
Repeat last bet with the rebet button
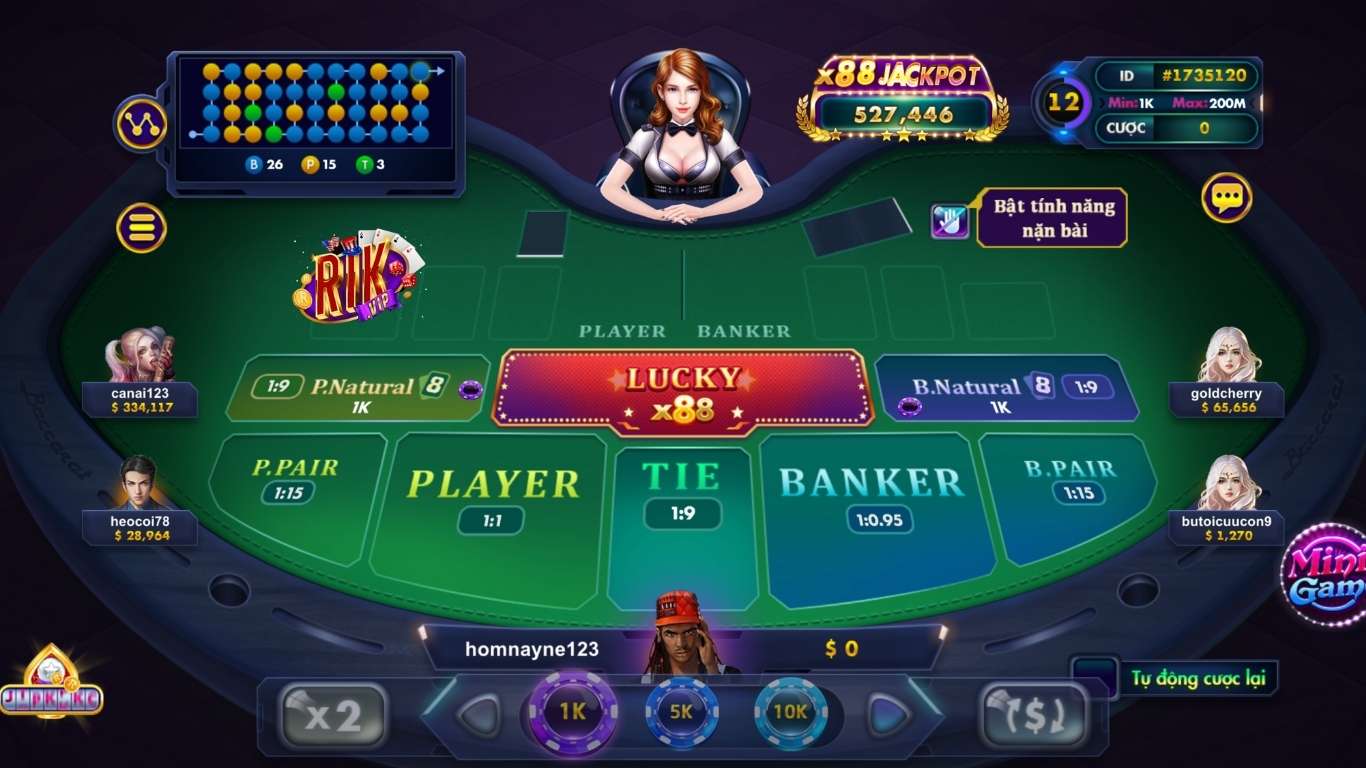1032,716
